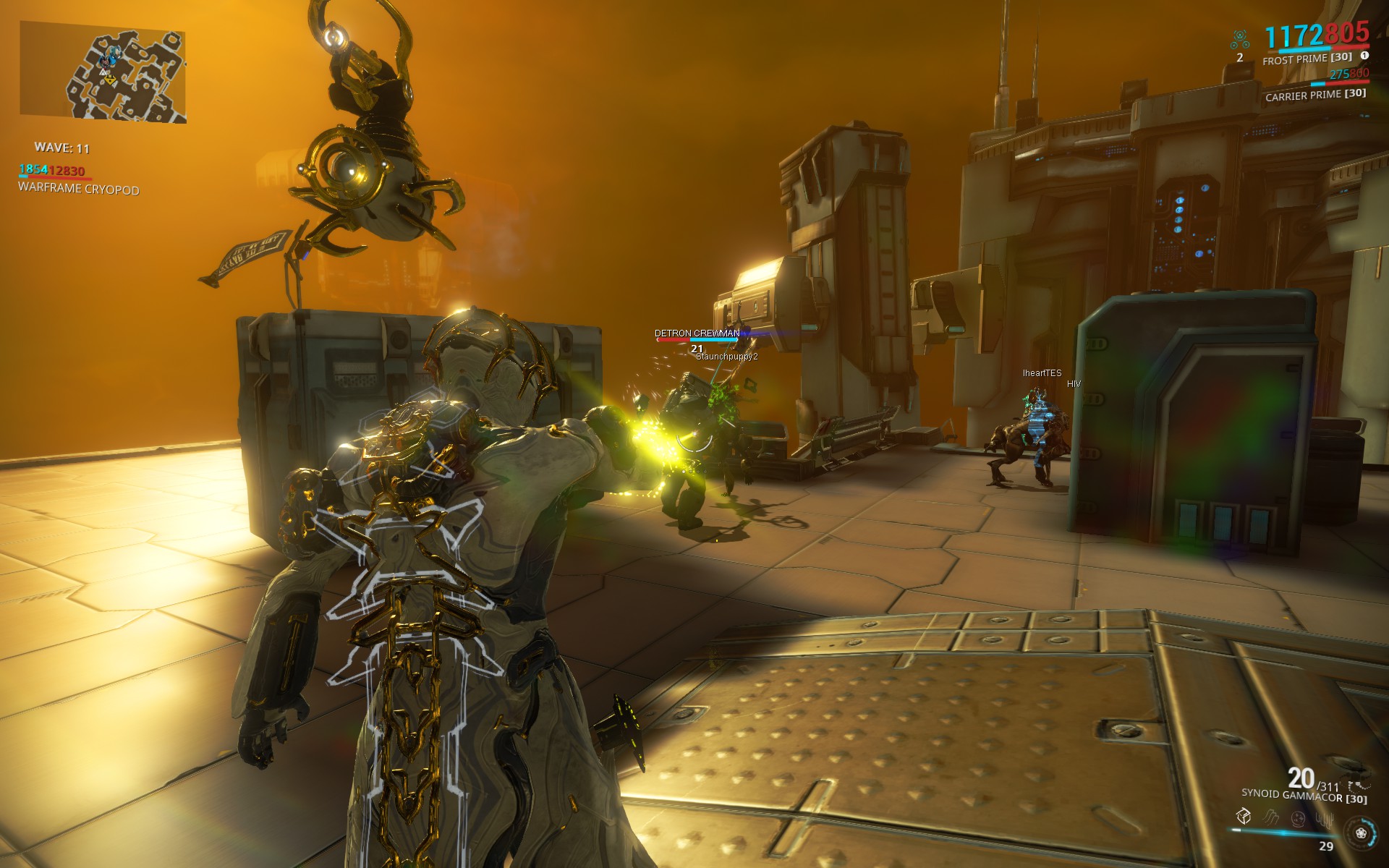The image size is (1389, 868).
Task: Click the circular energy gauge emblem
Action: click(1360, 833)
